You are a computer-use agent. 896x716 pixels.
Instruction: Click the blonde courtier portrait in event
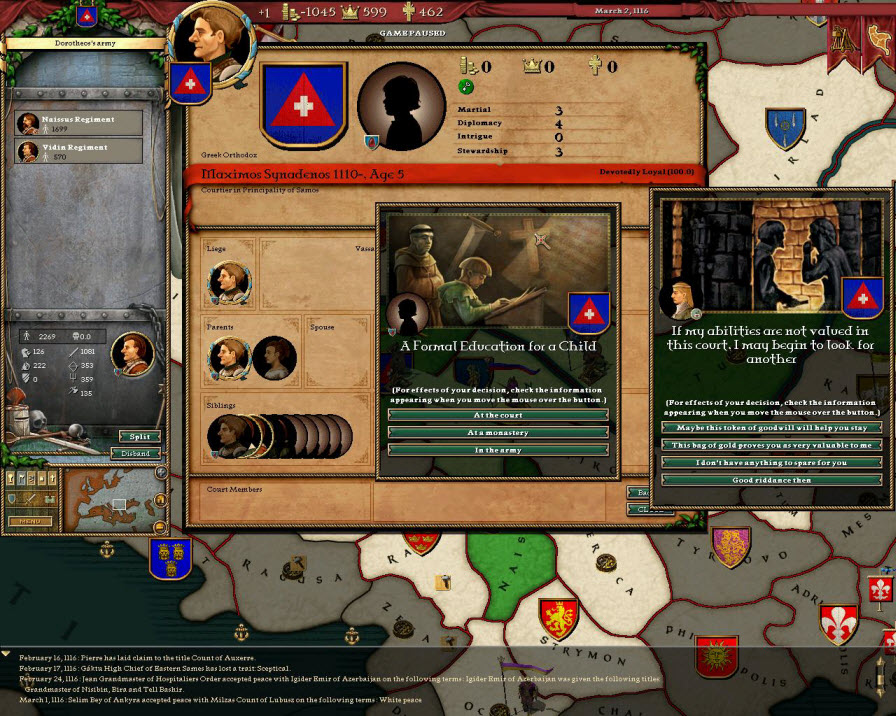(681, 298)
